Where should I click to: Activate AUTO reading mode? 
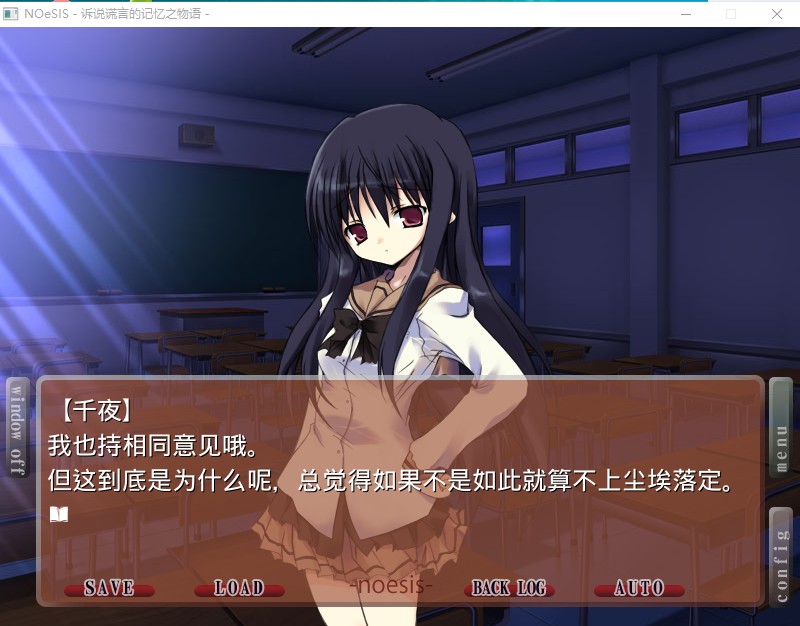point(639,588)
